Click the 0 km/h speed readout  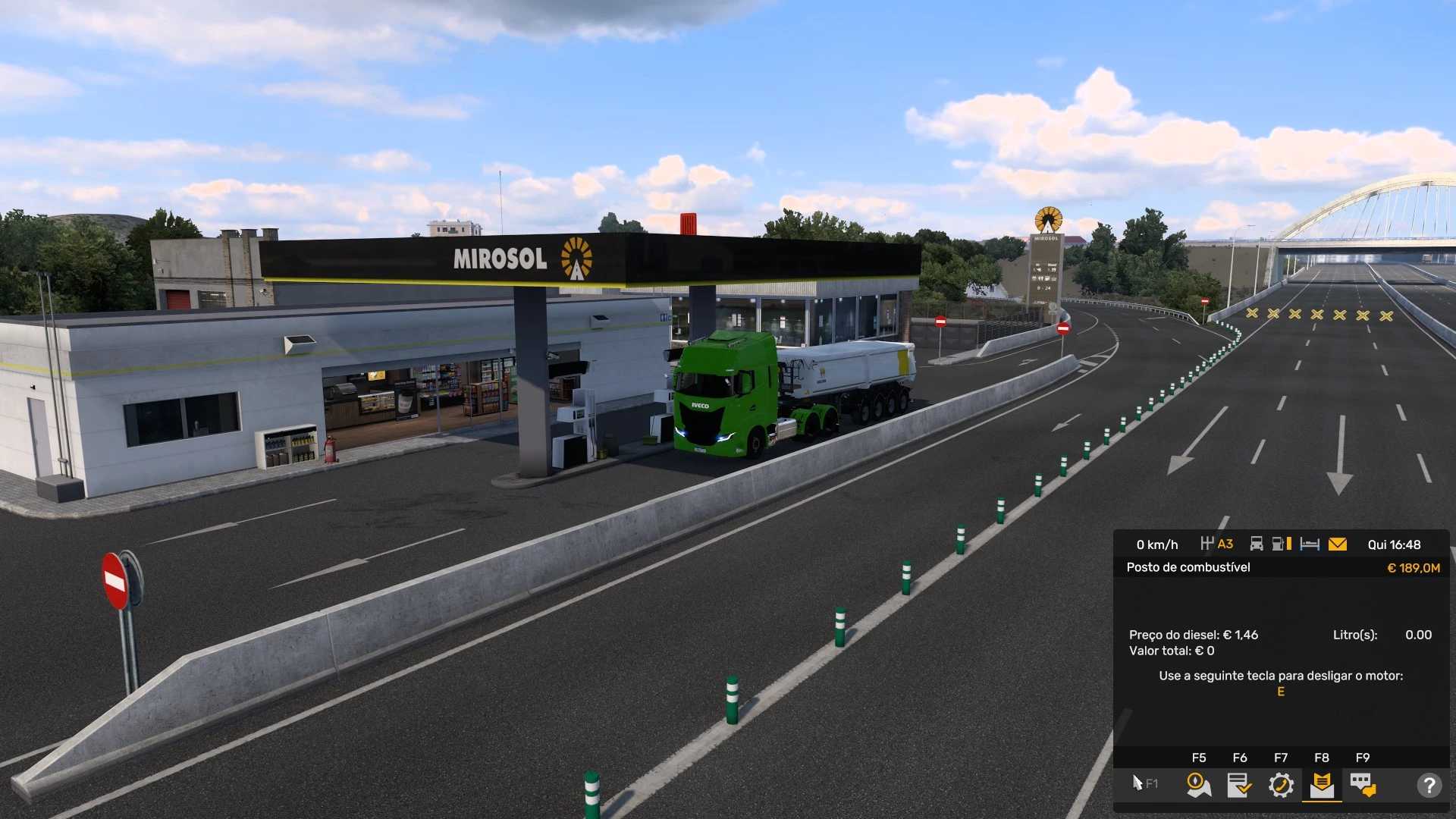pyautogui.click(x=1156, y=544)
